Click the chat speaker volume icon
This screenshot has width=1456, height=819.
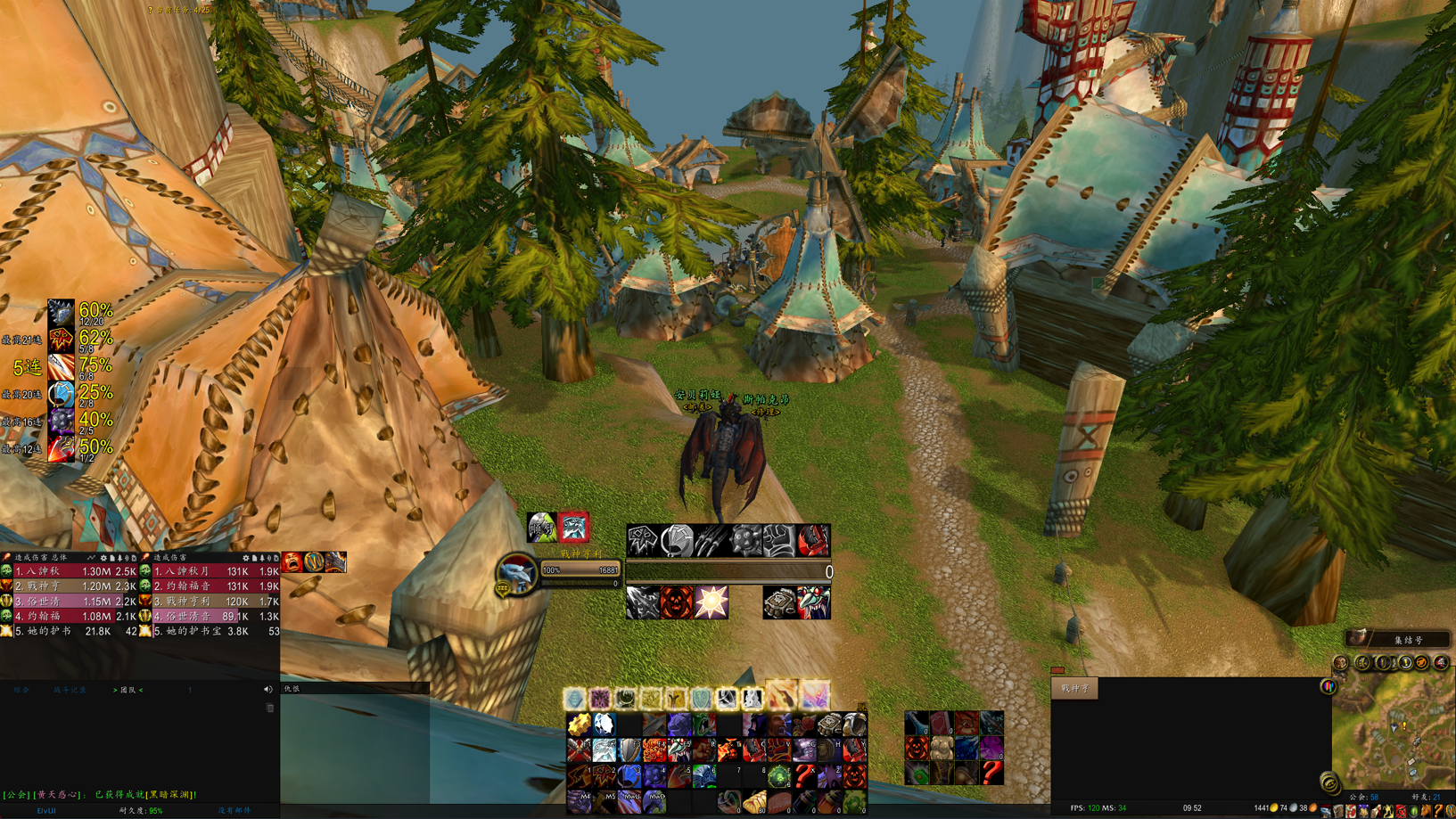268,690
